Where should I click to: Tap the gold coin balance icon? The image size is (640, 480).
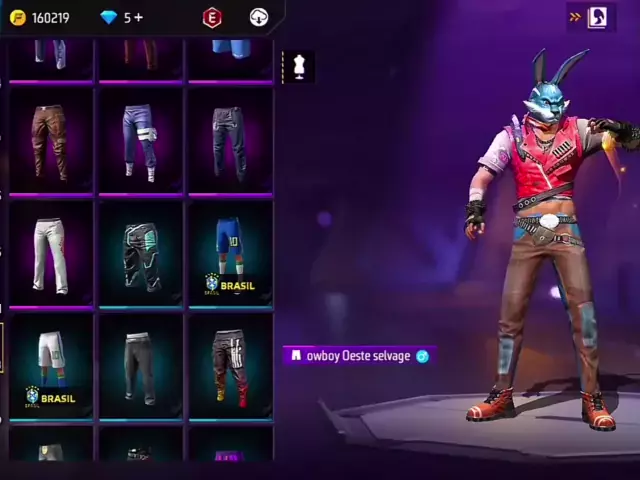tap(16, 18)
